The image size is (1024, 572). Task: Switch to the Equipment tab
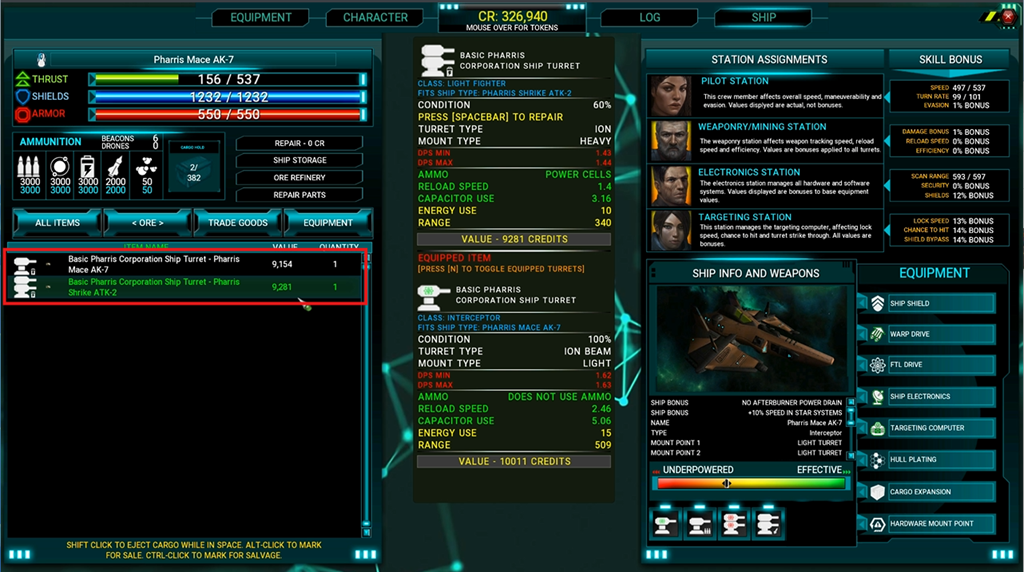(x=261, y=17)
